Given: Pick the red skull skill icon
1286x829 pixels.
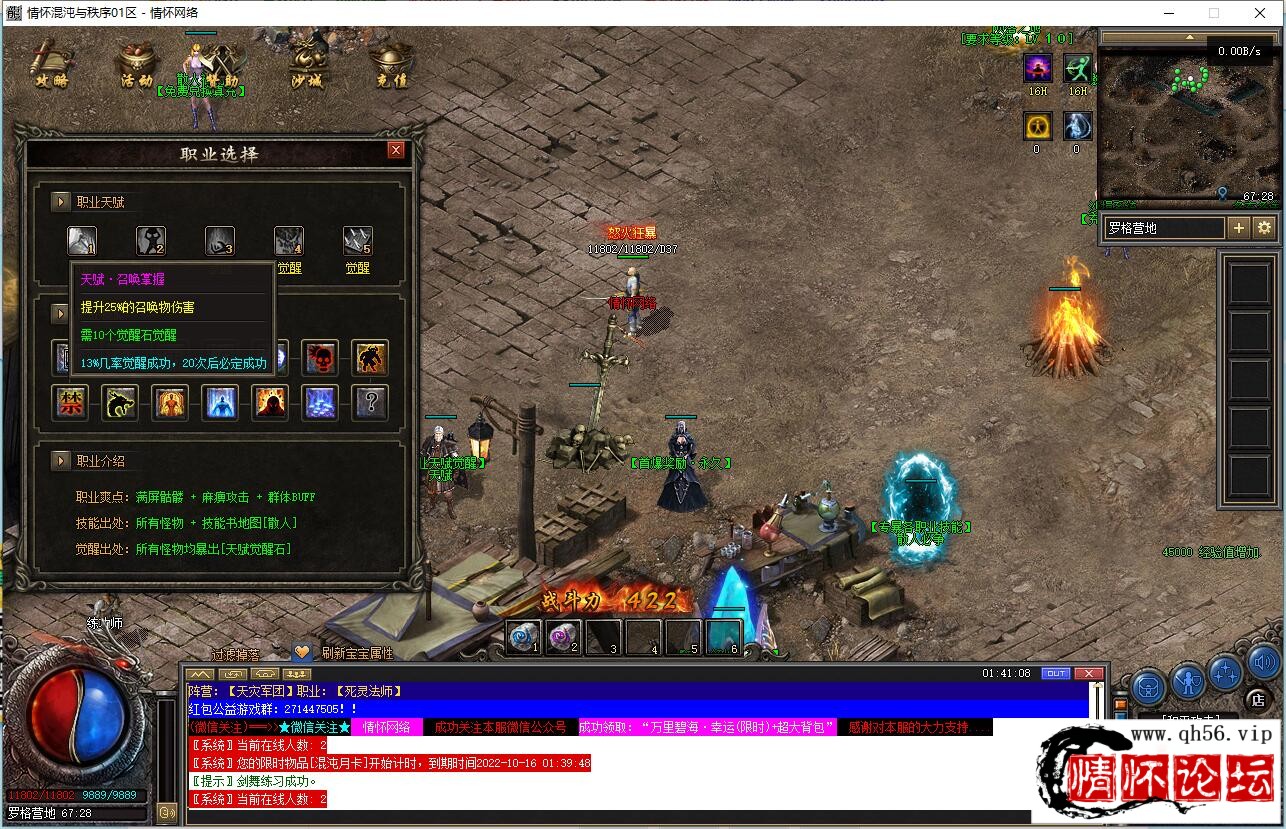Looking at the screenshot, I should 320,357.
